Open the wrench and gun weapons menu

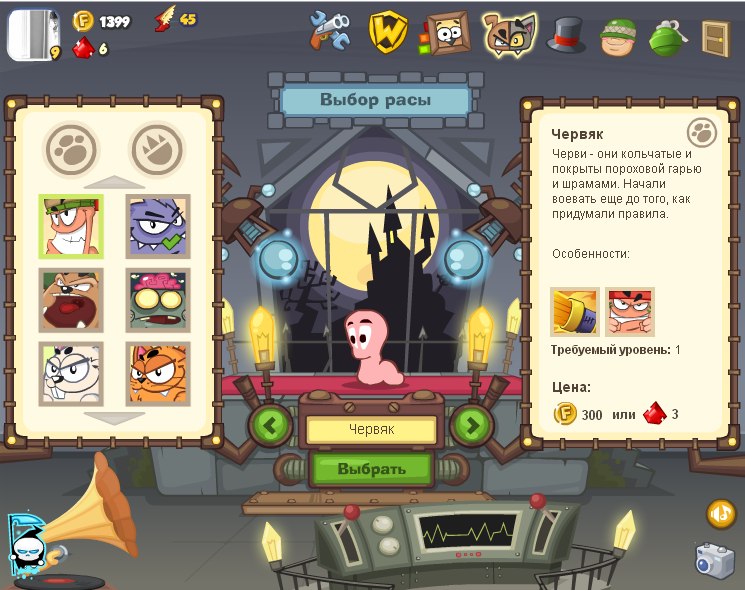point(330,33)
